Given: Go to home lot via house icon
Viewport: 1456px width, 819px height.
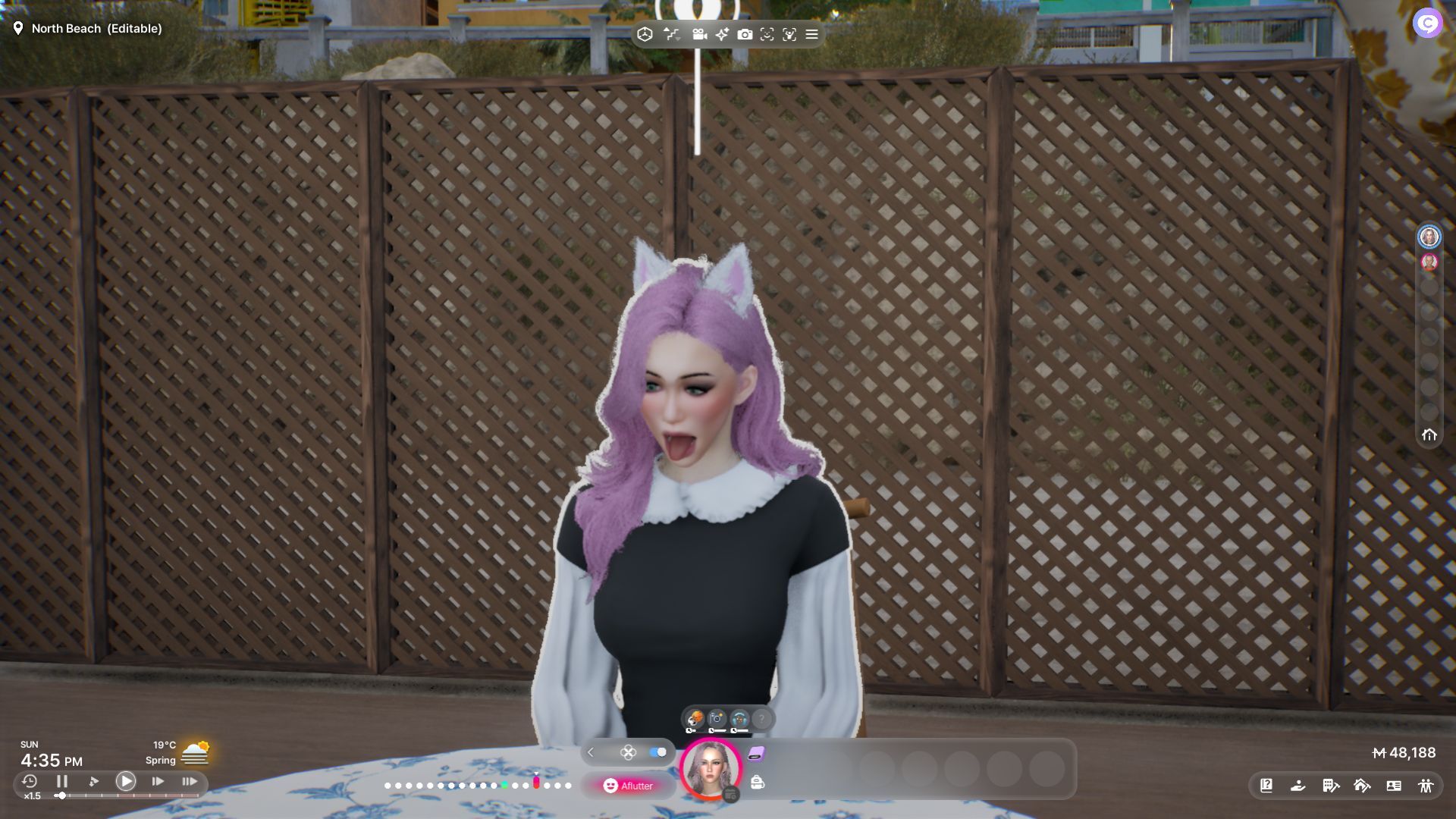Looking at the screenshot, I should pyautogui.click(x=1429, y=435).
